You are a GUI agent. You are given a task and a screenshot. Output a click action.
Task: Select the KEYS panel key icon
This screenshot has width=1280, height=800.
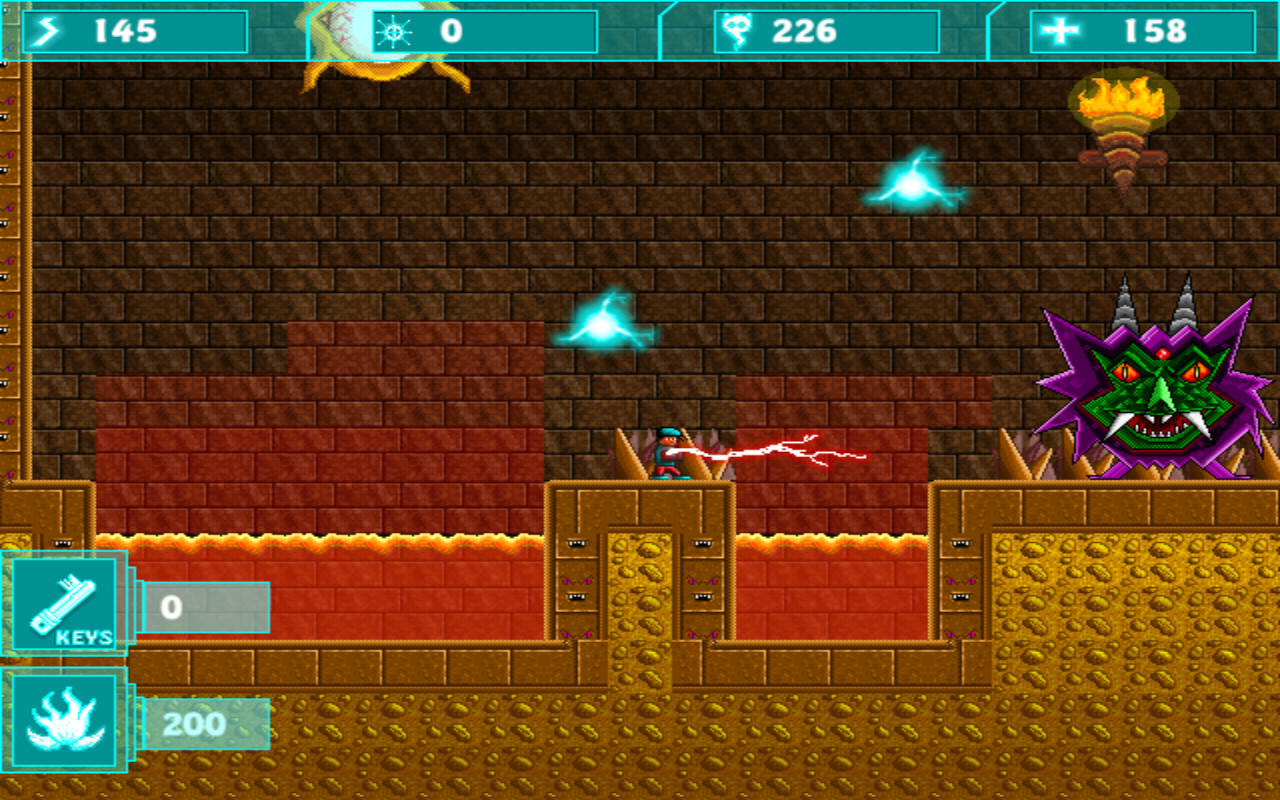tap(65, 600)
